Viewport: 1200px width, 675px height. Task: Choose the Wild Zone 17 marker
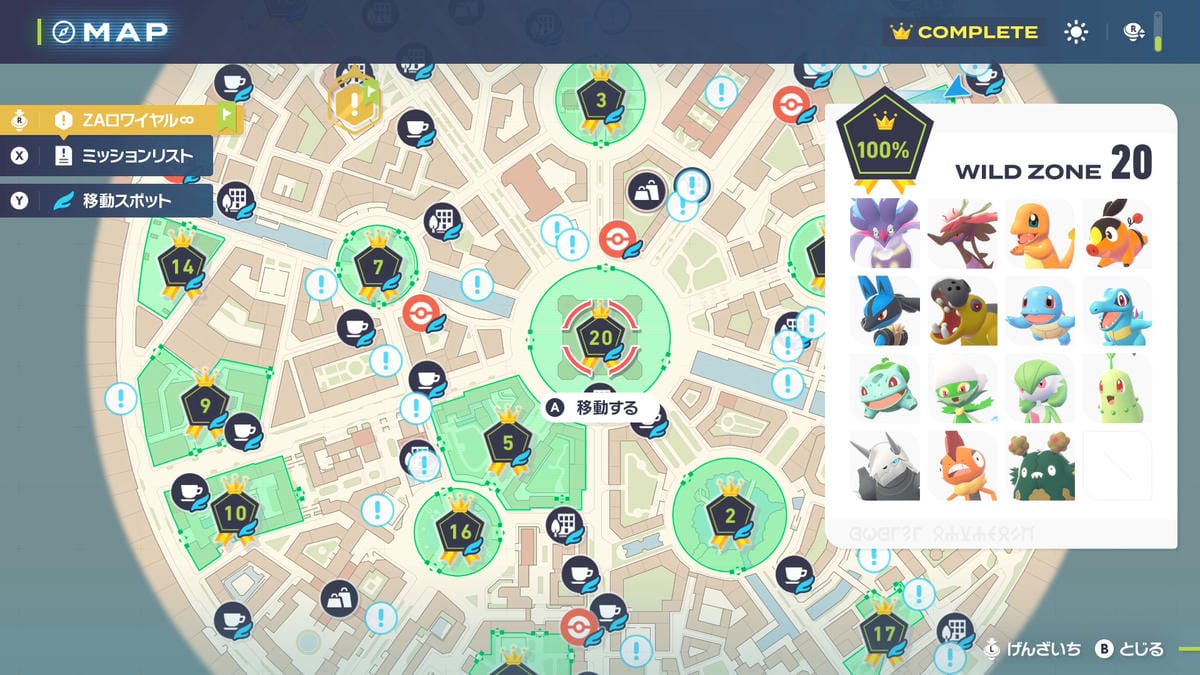(884, 633)
